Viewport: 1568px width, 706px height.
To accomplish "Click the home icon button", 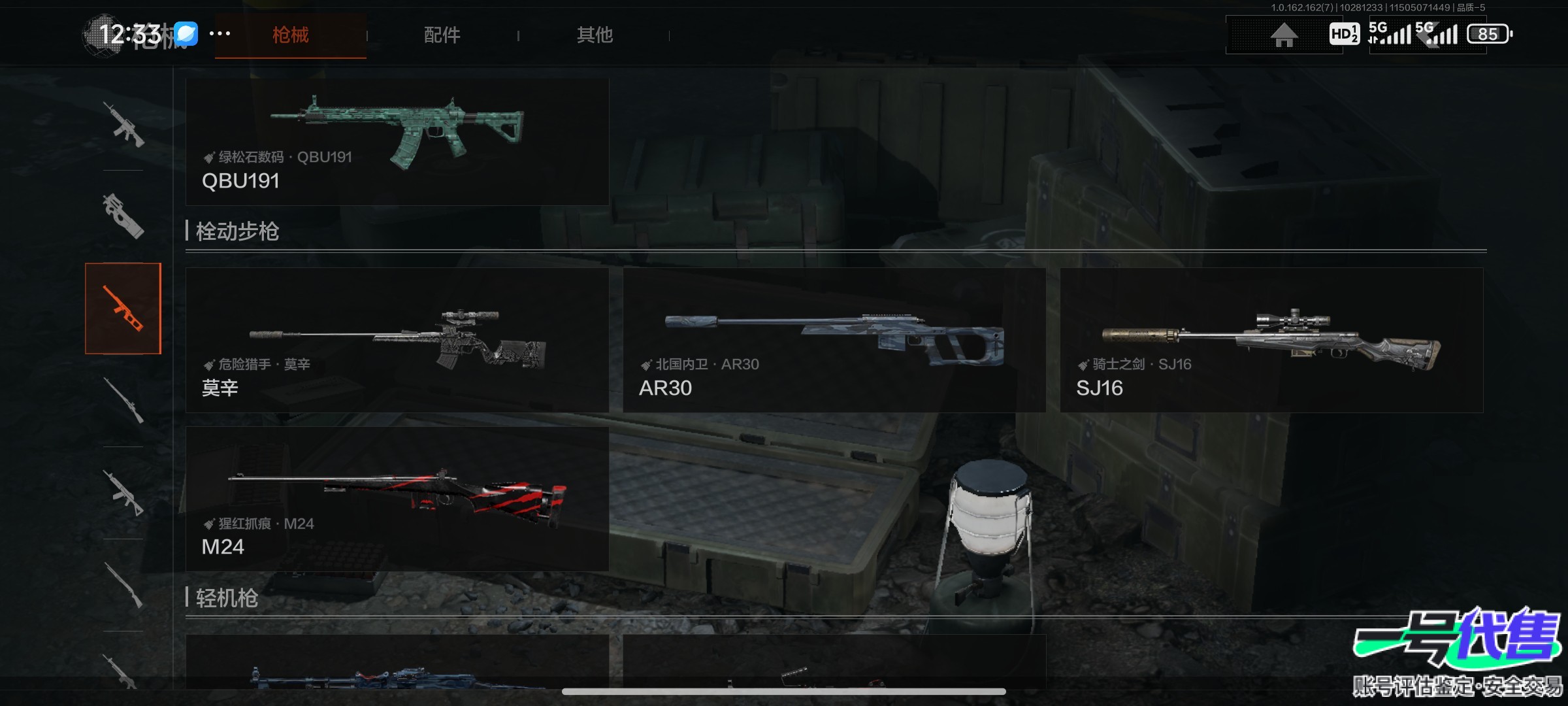I will 1284,35.
